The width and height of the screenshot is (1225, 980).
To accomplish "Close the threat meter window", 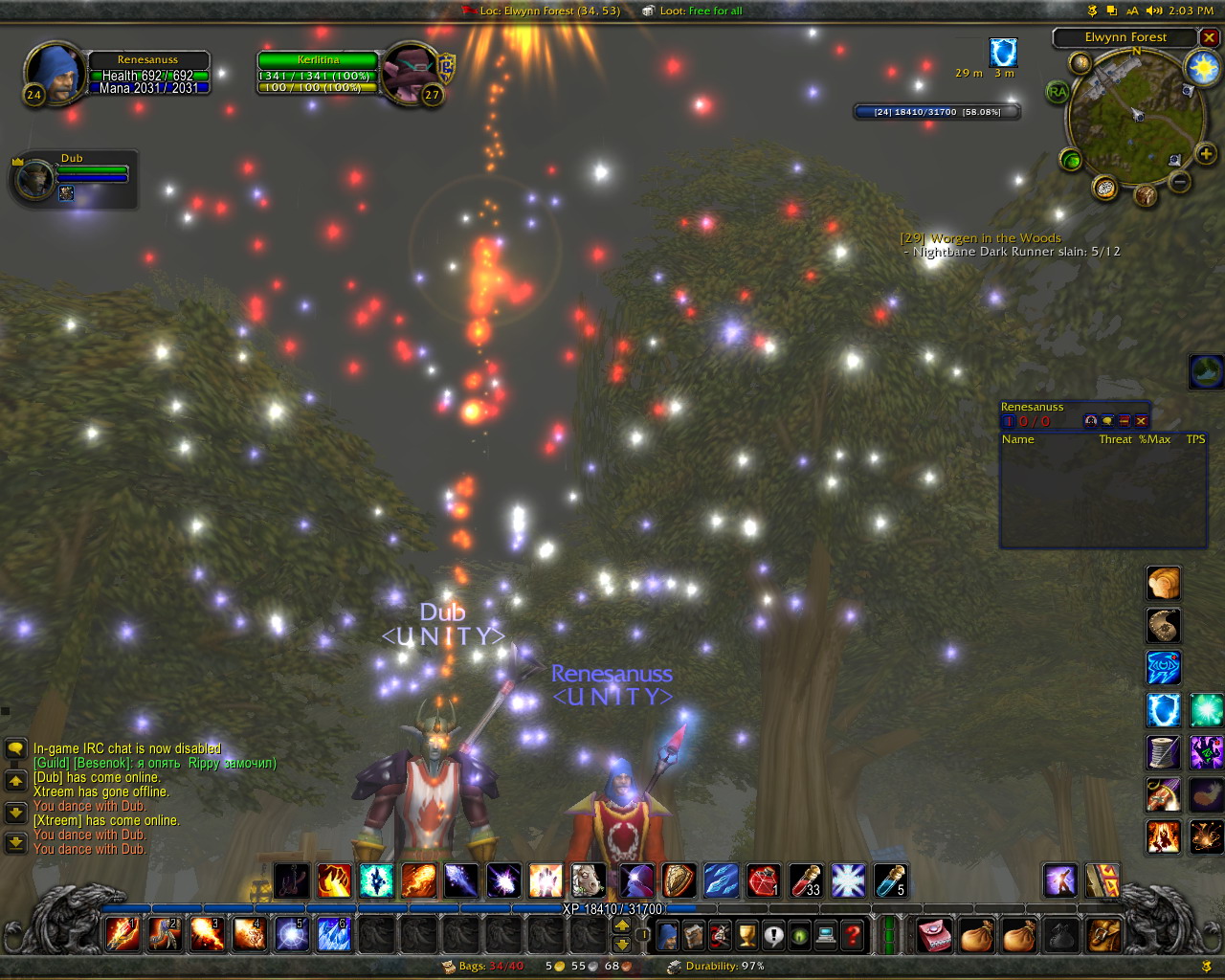I will coord(1141,421).
